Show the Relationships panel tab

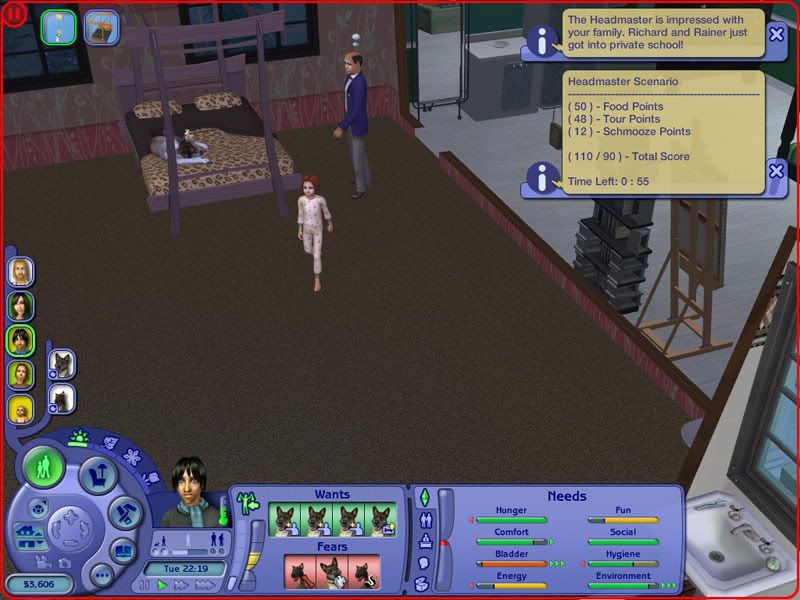coord(424,519)
